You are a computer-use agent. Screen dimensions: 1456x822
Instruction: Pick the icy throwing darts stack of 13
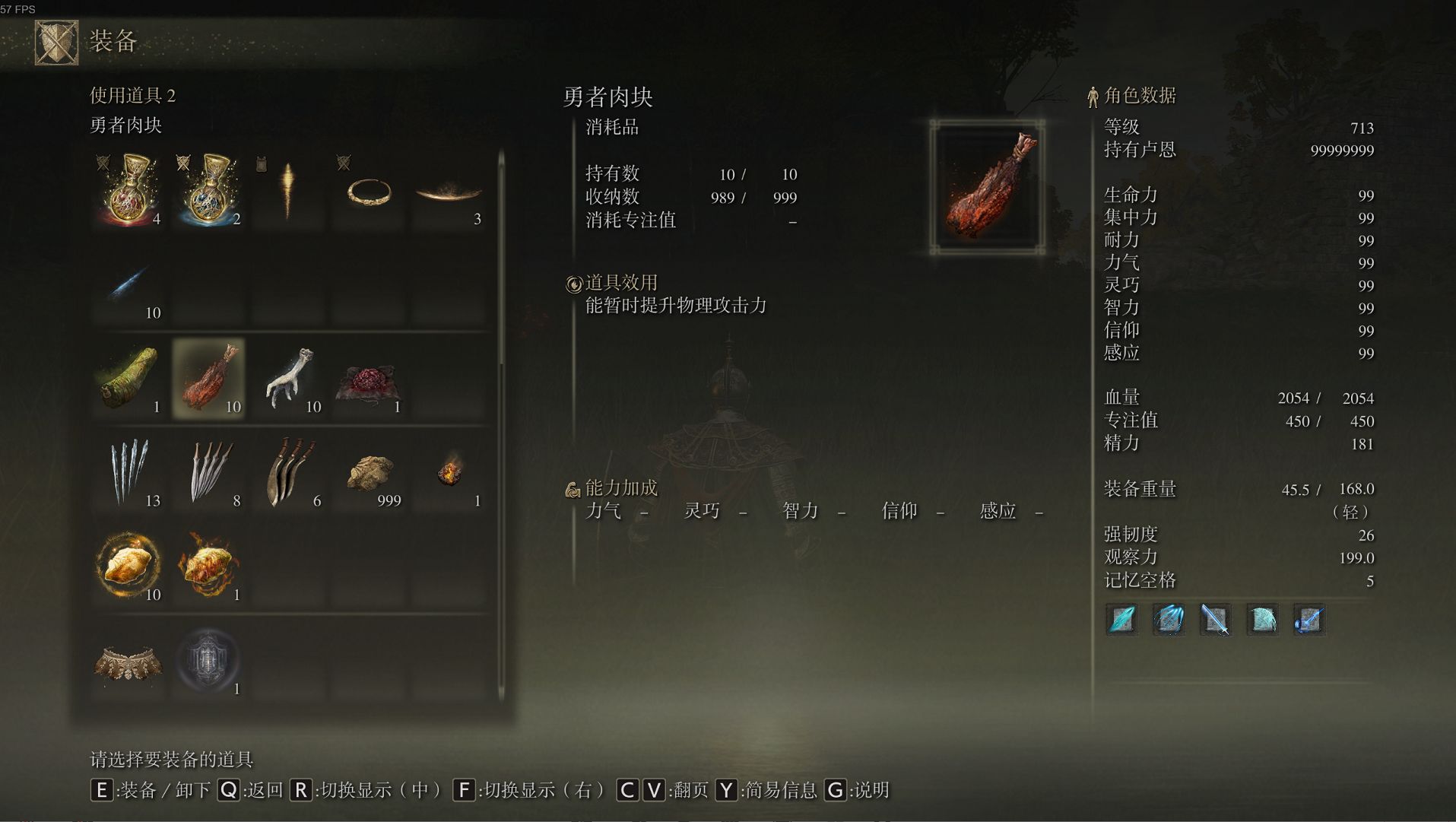tap(128, 472)
